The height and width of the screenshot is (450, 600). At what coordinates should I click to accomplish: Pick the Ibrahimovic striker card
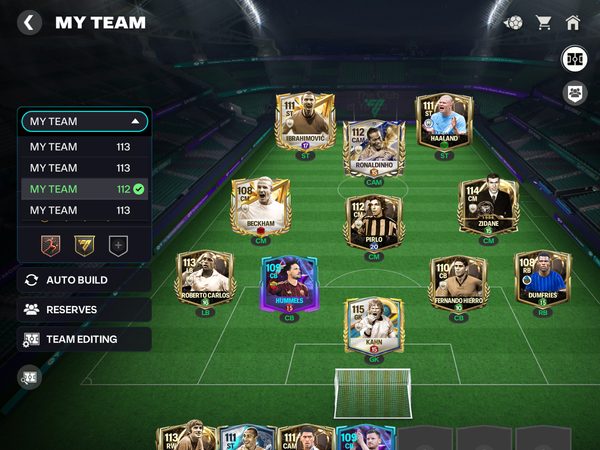(x=304, y=124)
